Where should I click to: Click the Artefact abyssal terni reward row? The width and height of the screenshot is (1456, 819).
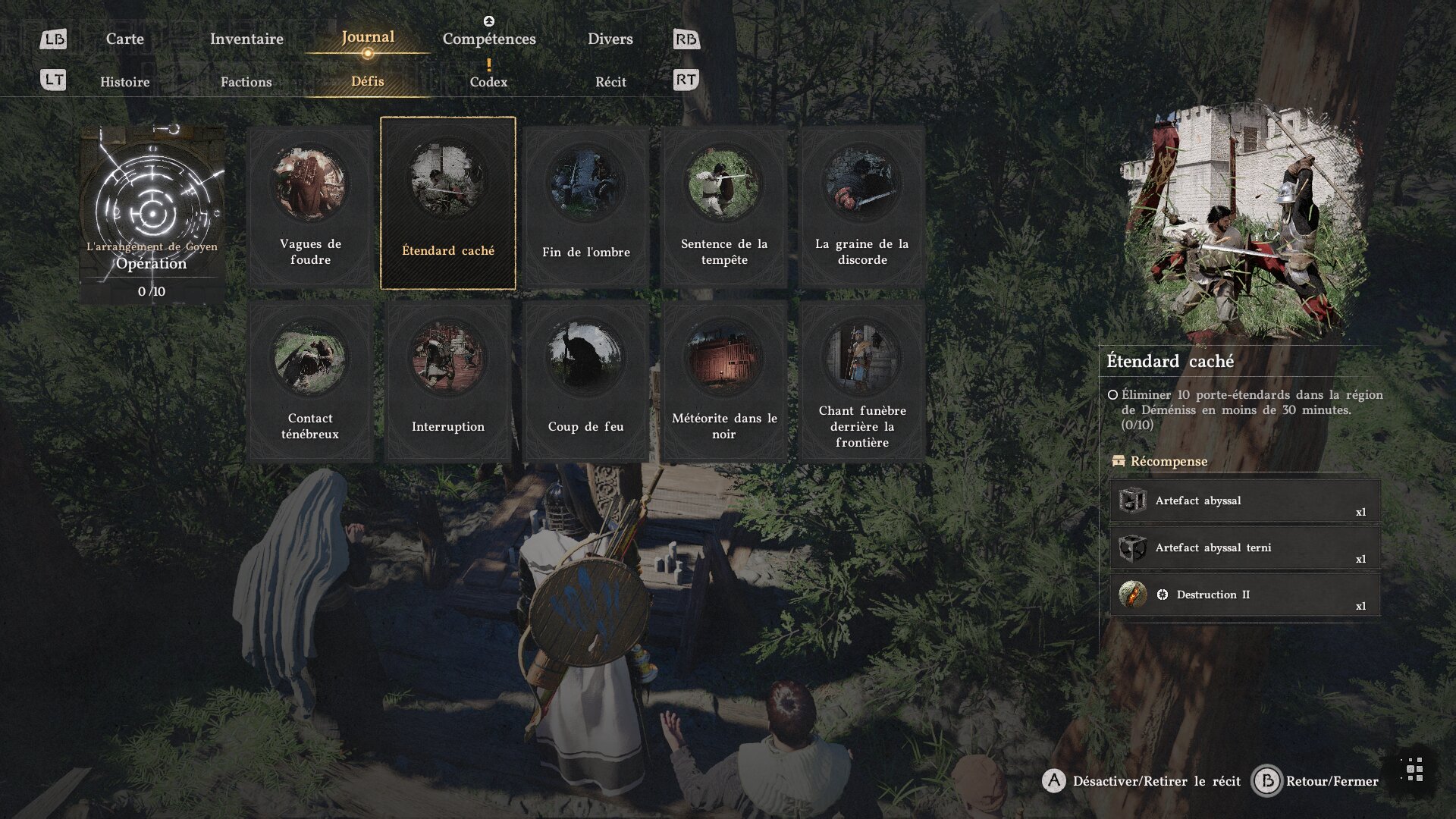point(1244,548)
